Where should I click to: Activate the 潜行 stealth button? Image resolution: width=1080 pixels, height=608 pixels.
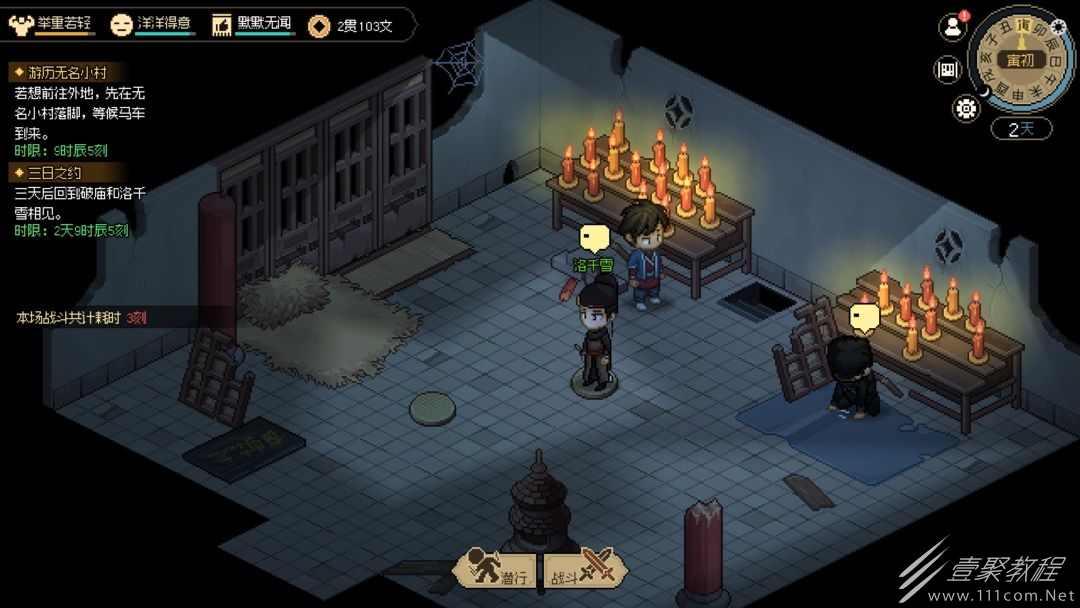pos(496,569)
